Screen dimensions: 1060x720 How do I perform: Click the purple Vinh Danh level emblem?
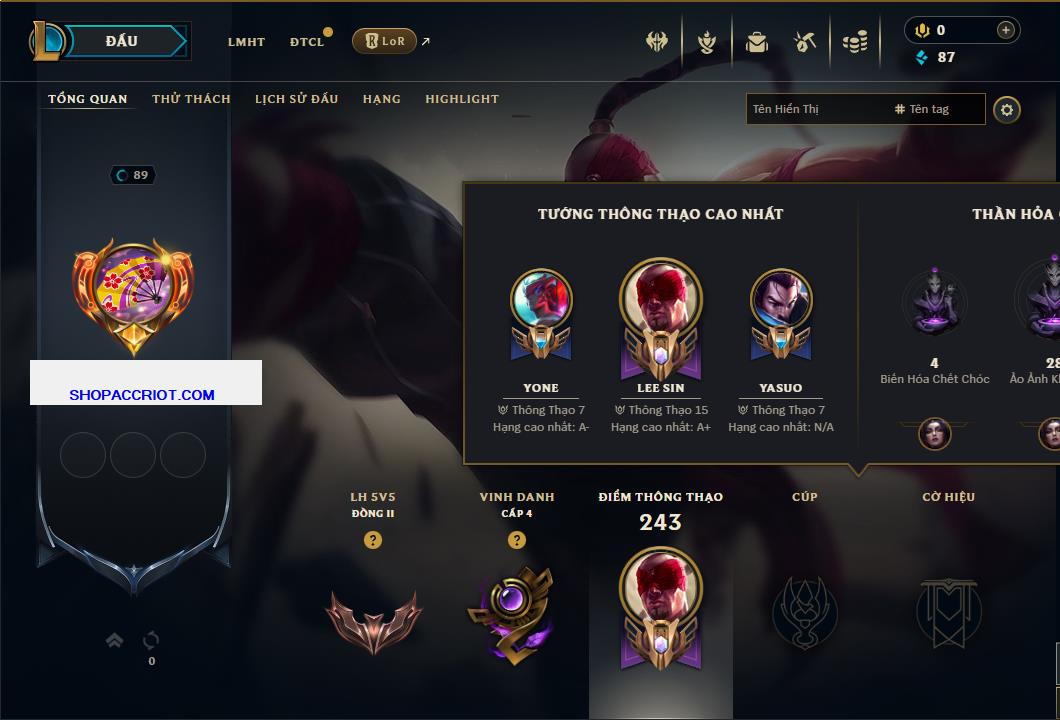(x=510, y=612)
